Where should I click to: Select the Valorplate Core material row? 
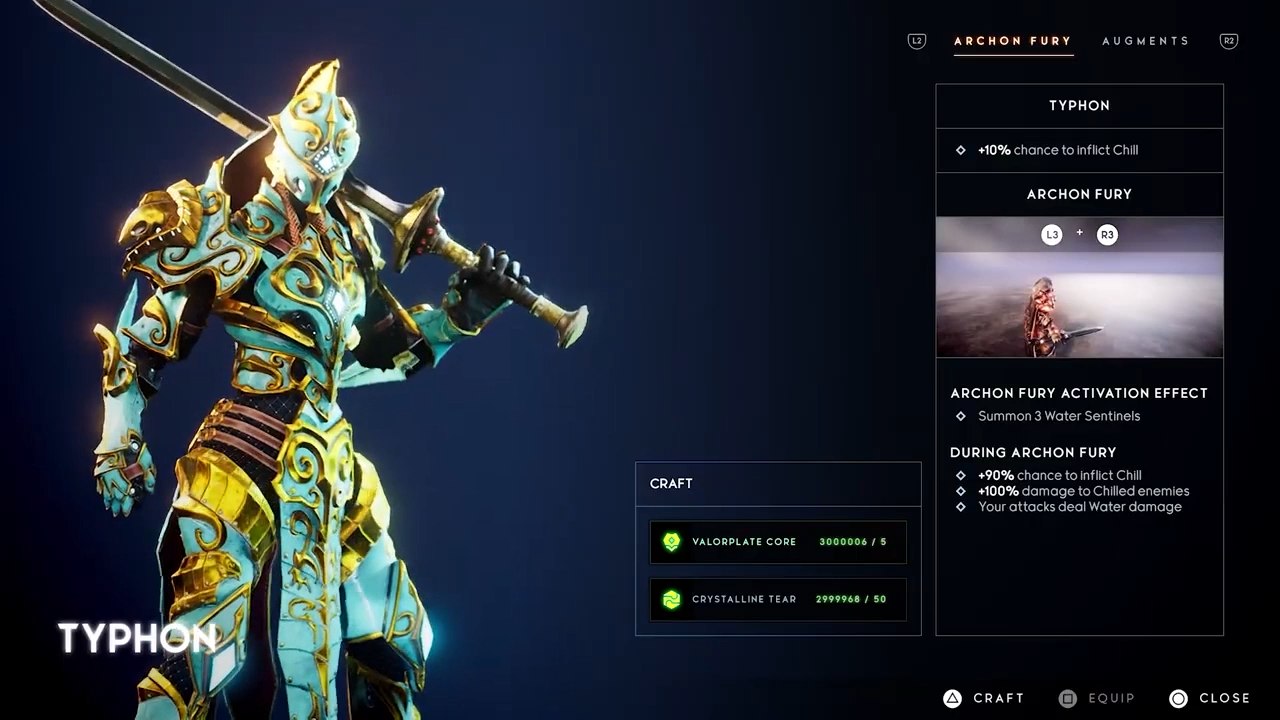click(x=778, y=542)
